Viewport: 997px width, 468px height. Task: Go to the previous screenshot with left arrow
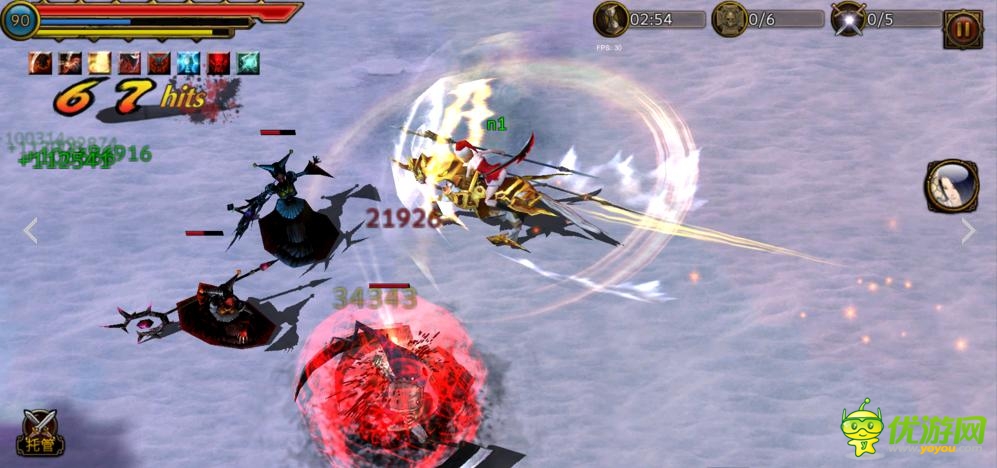point(30,231)
